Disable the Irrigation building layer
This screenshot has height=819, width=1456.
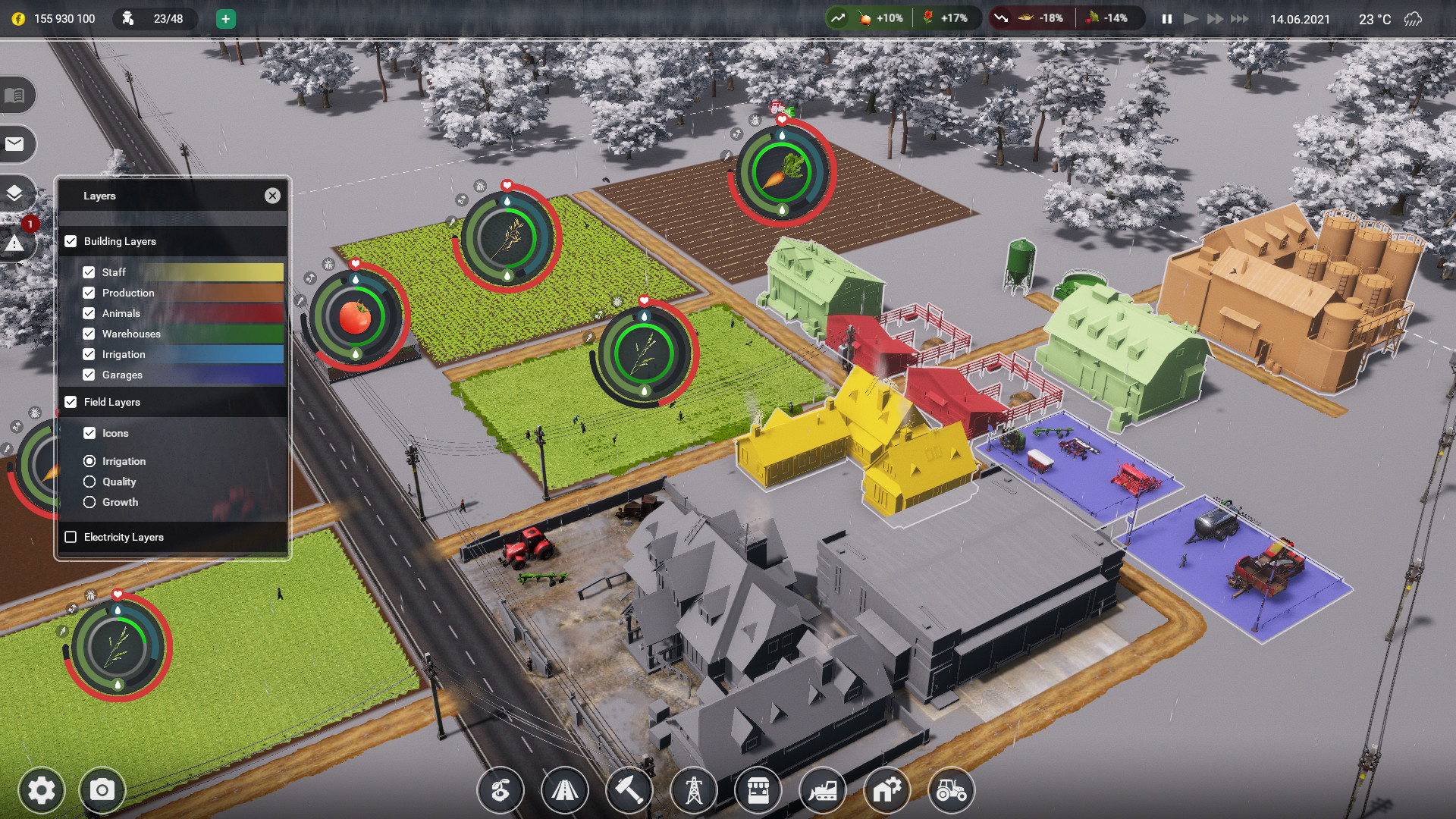pos(89,354)
